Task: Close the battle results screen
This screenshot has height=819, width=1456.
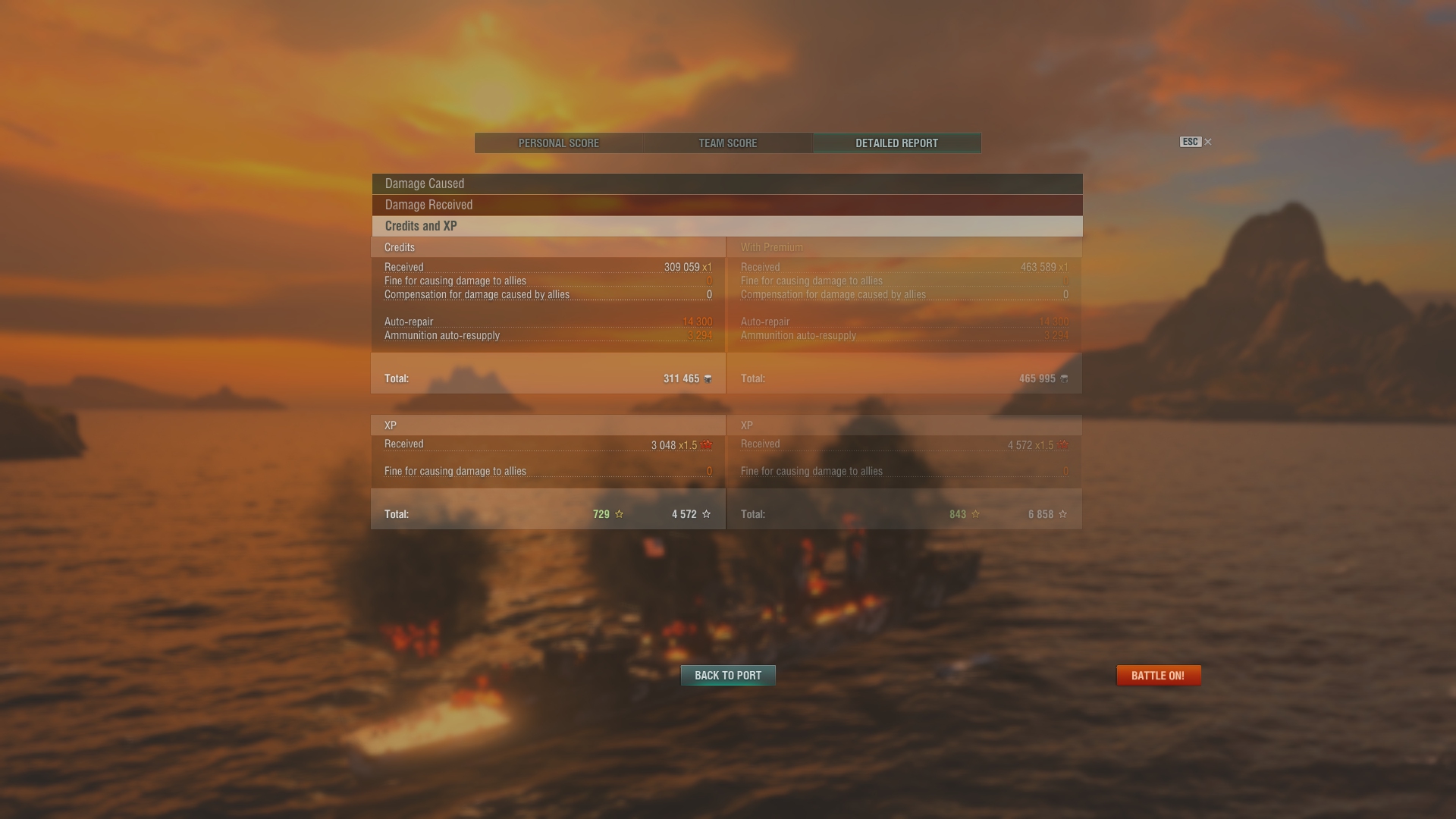Action: (1207, 142)
